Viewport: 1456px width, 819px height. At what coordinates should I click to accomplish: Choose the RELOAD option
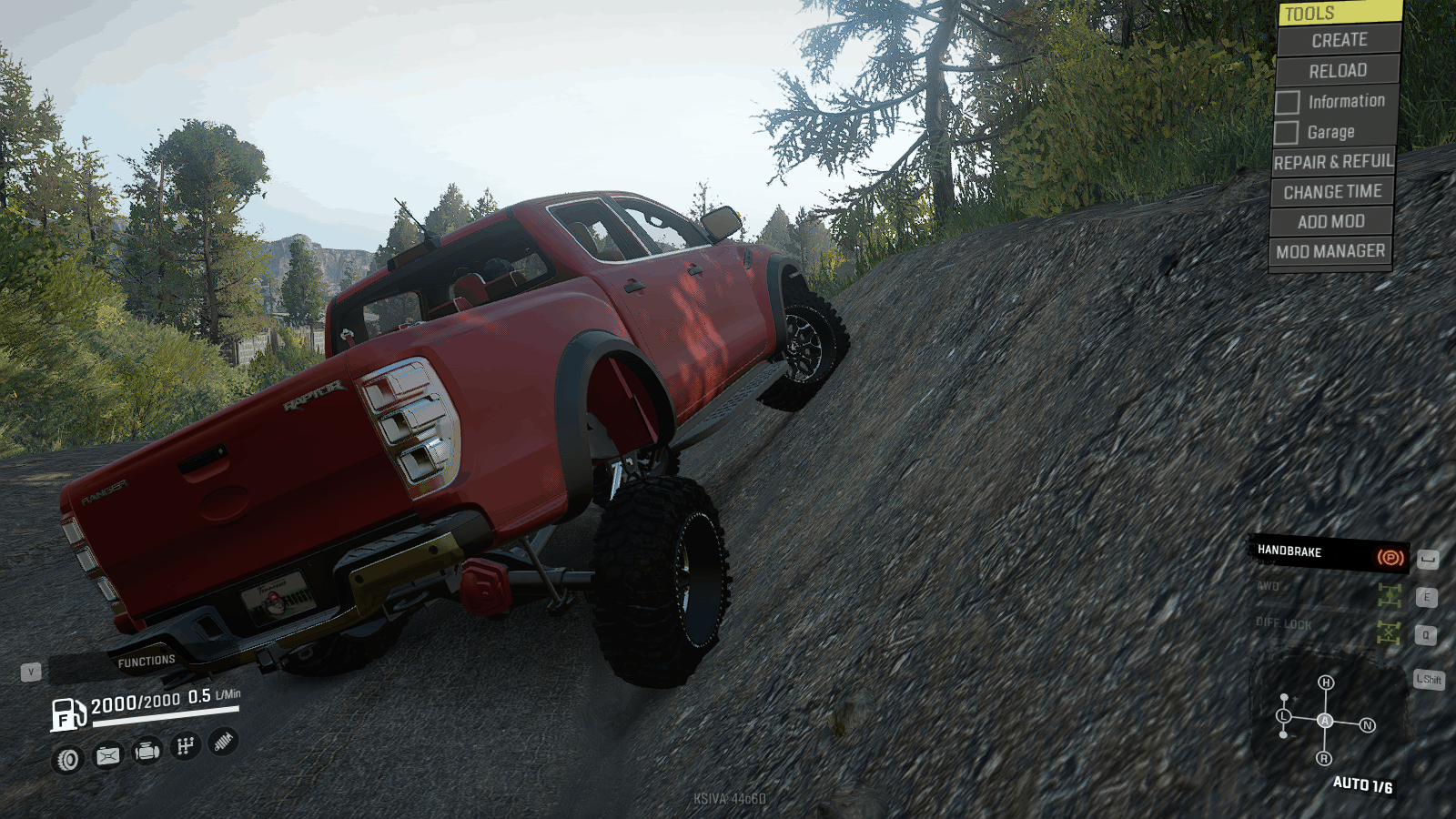pos(1338,71)
